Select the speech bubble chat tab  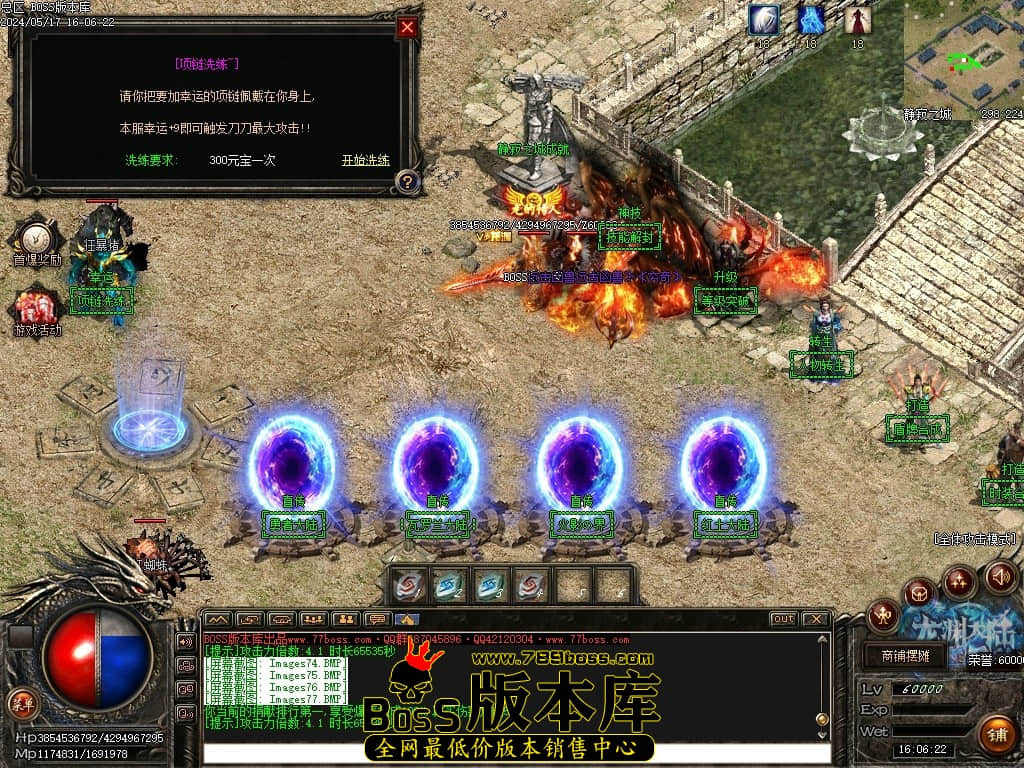376,619
